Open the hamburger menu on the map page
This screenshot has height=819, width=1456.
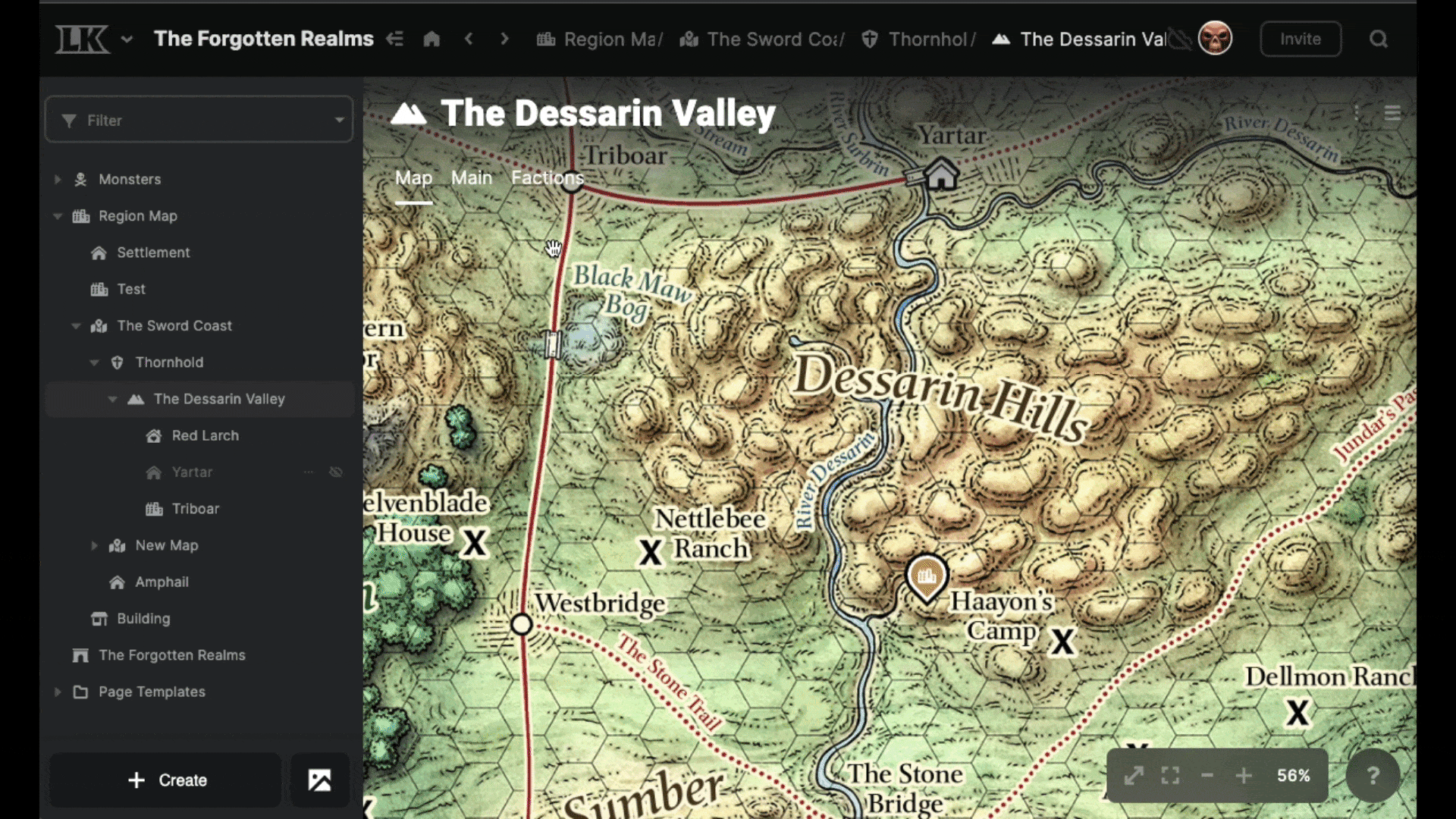(1394, 112)
